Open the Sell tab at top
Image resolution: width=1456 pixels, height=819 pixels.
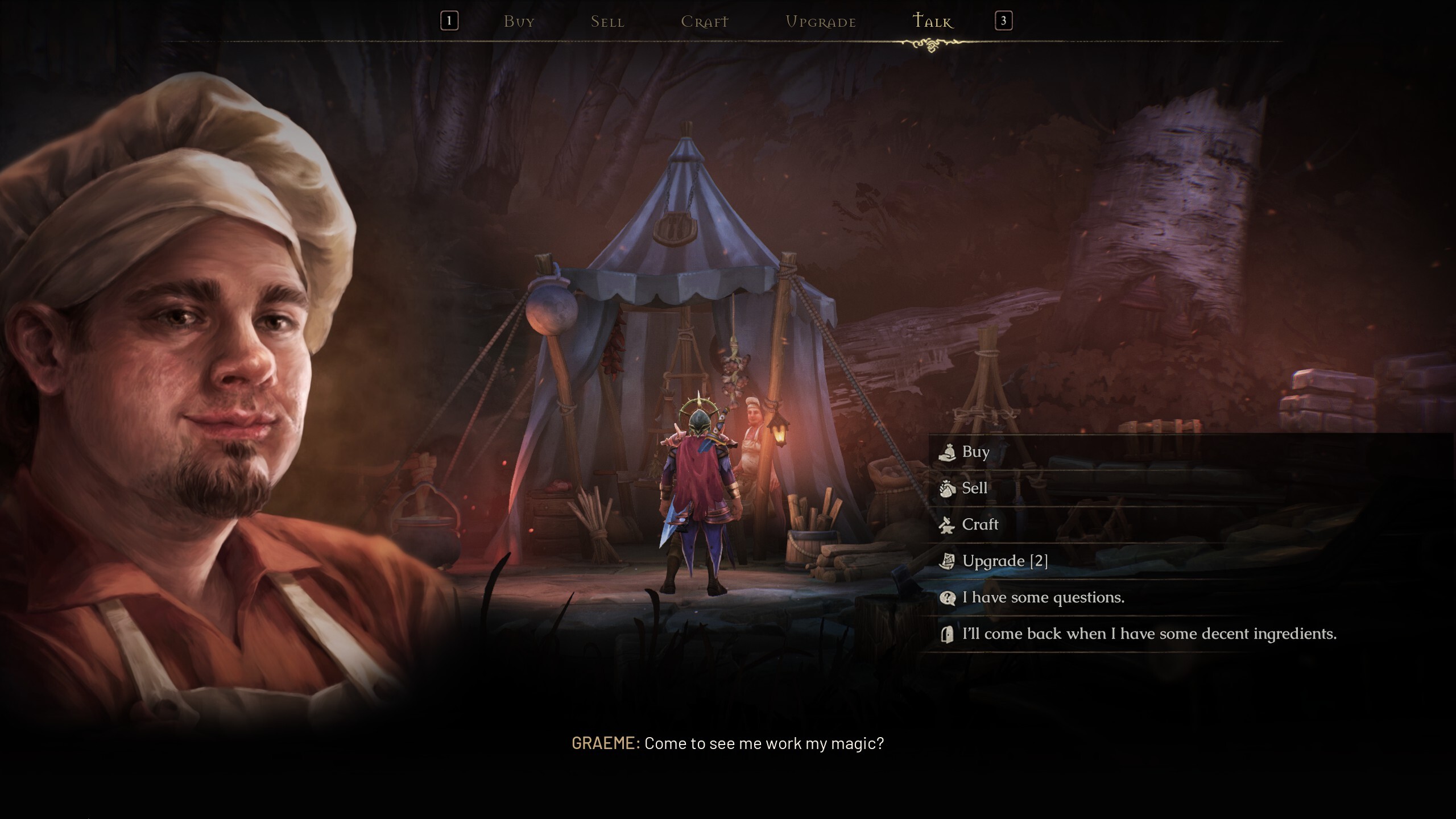pyautogui.click(x=607, y=22)
